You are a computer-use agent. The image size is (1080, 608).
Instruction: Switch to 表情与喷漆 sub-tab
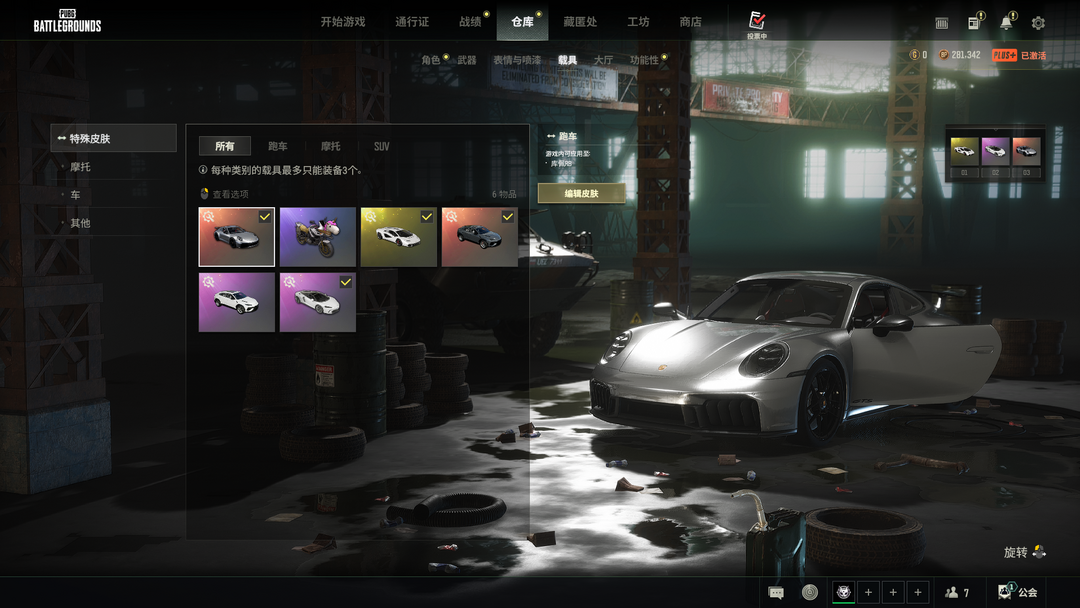click(x=516, y=61)
